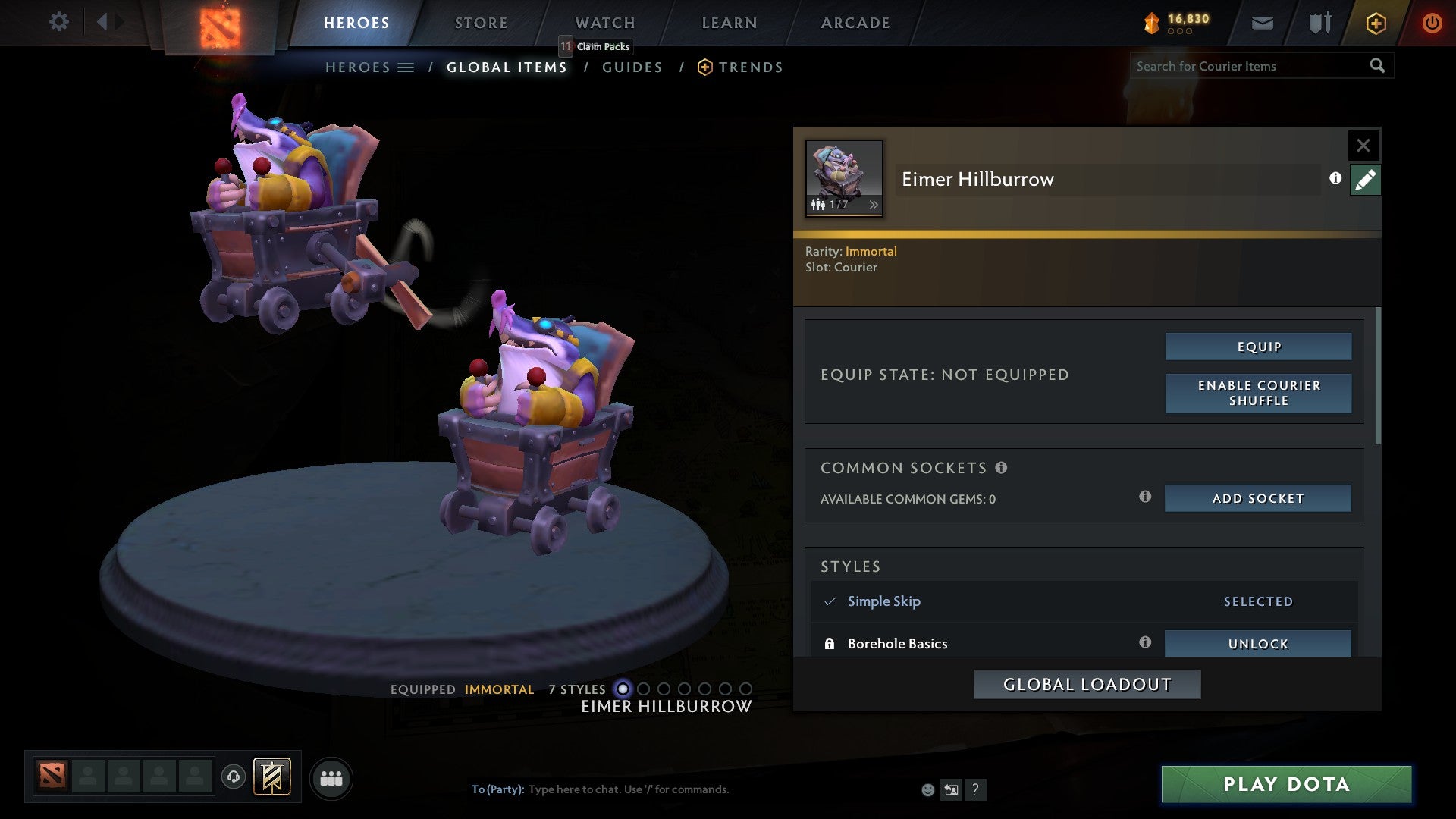Screen dimensions: 1456x819
Task: Open the HEROES hamburger menu
Action: [406, 67]
